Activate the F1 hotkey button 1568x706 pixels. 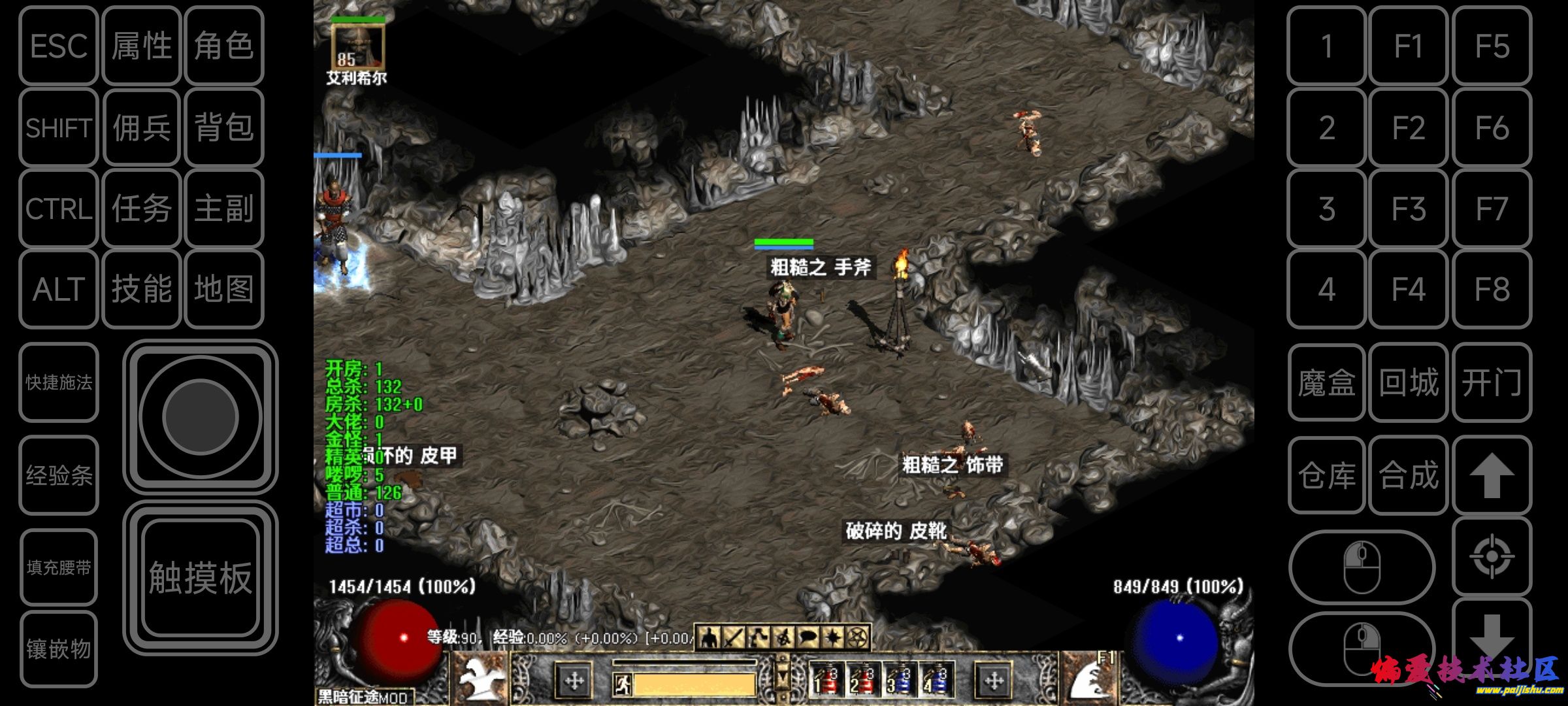coord(1409,46)
